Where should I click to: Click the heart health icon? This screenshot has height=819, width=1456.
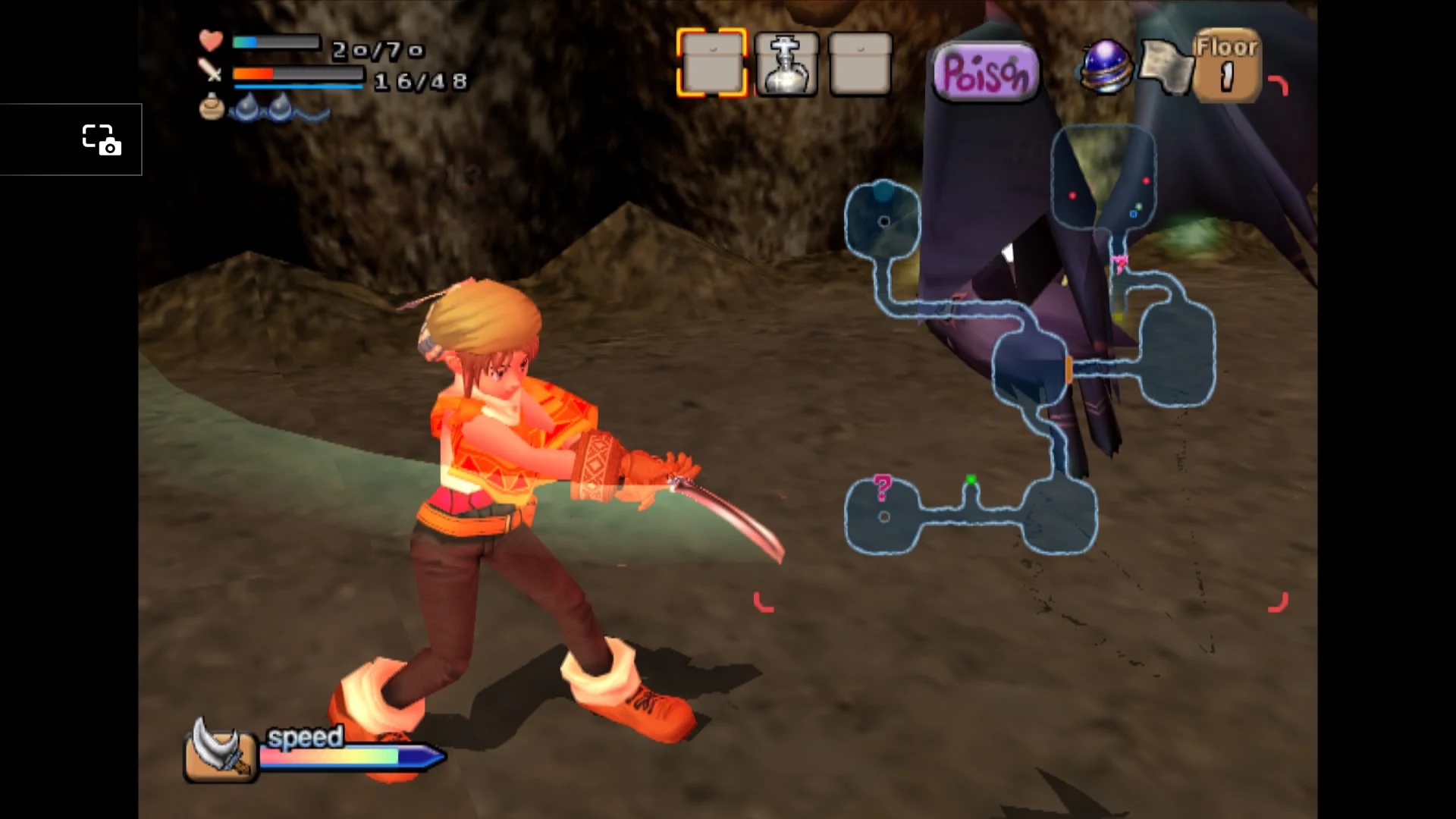[211, 40]
